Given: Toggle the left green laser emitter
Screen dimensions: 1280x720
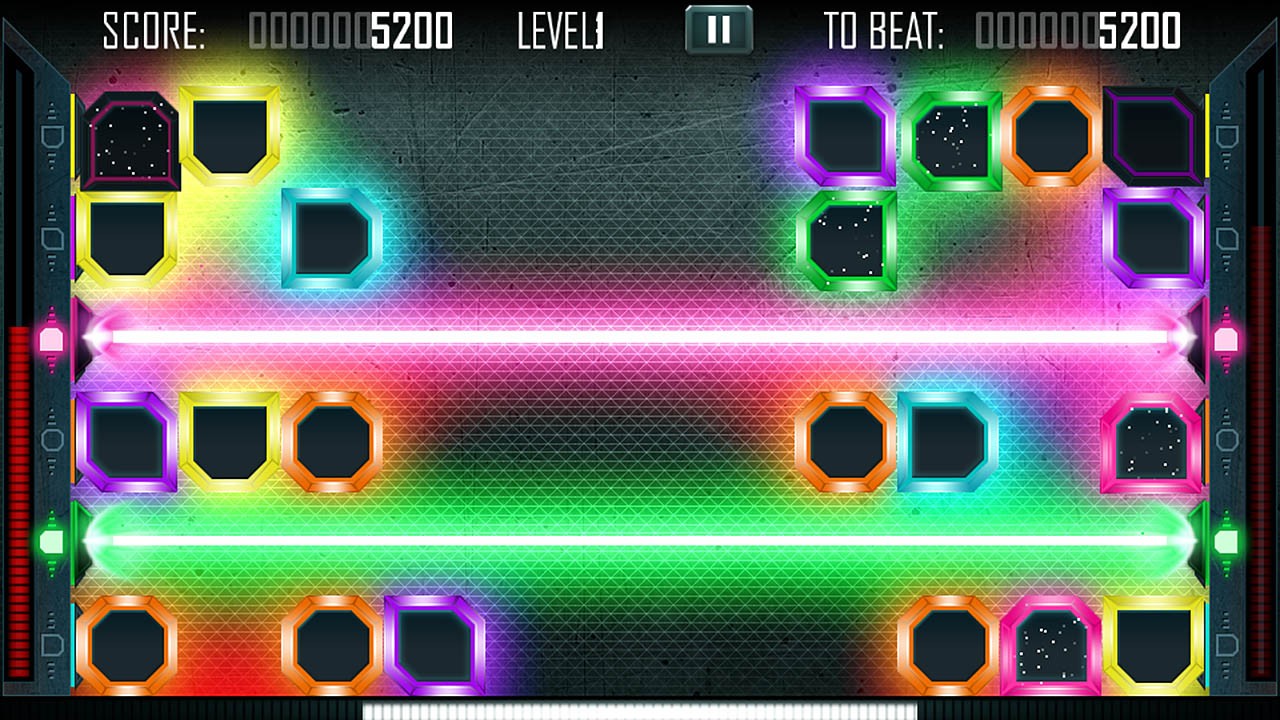Looking at the screenshot, I should [x=50, y=540].
